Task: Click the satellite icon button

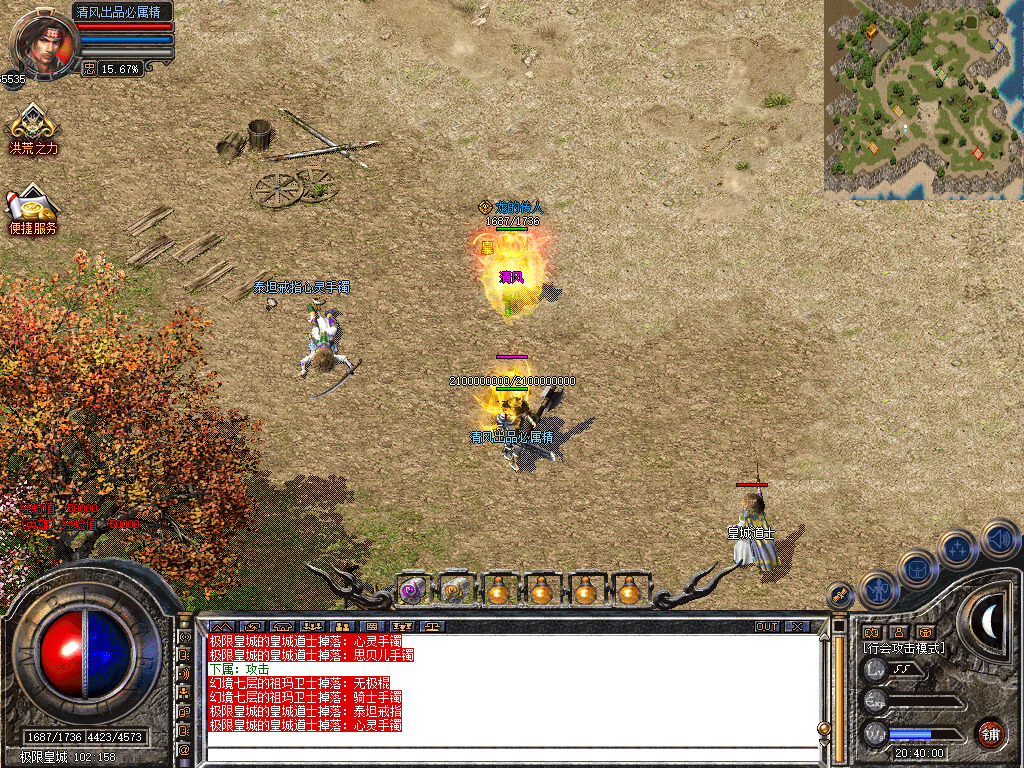Action: pyautogui.click(x=840, y=595)
